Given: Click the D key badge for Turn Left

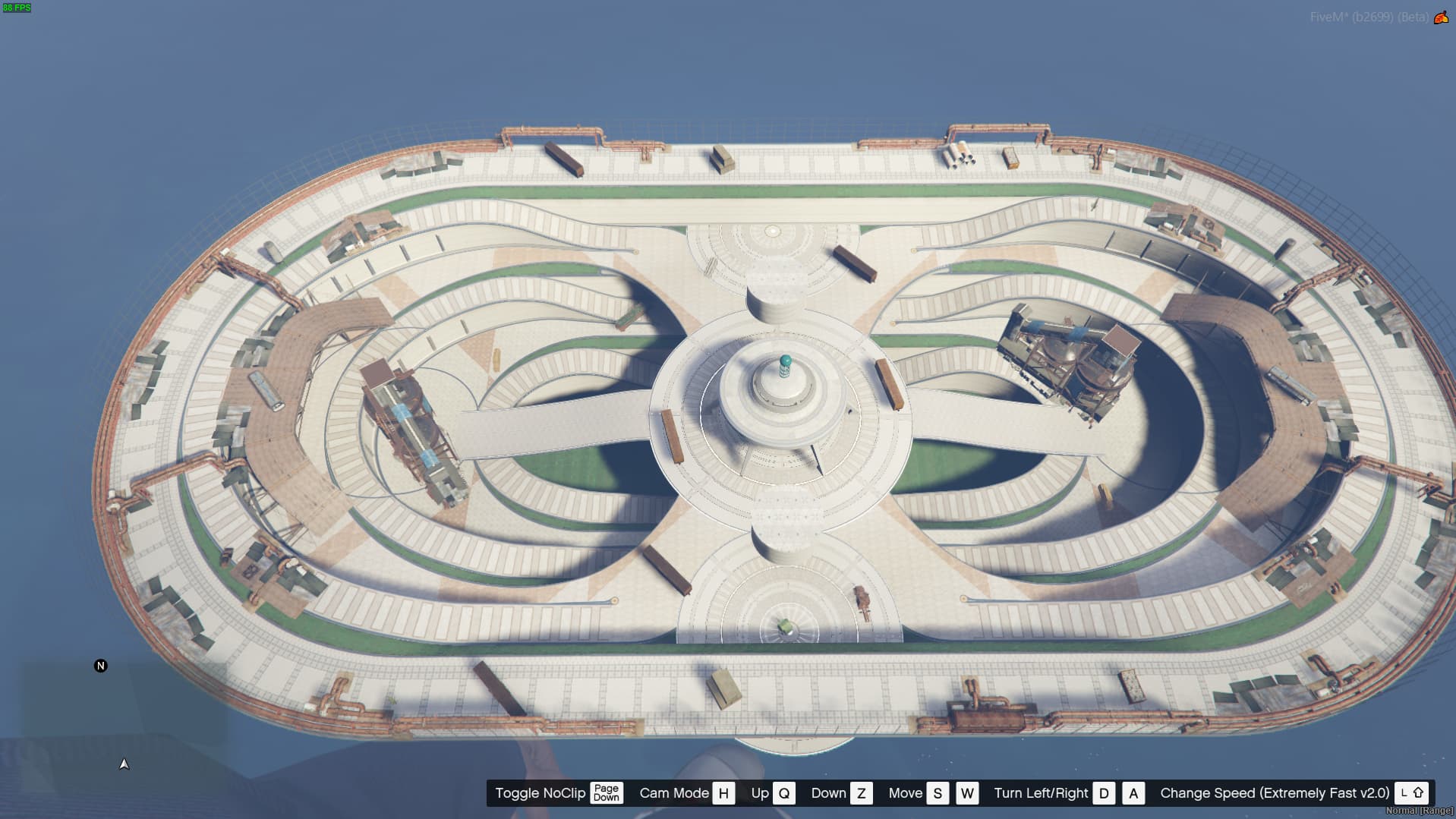Looking at the screenshot, I should point(1105,792).
